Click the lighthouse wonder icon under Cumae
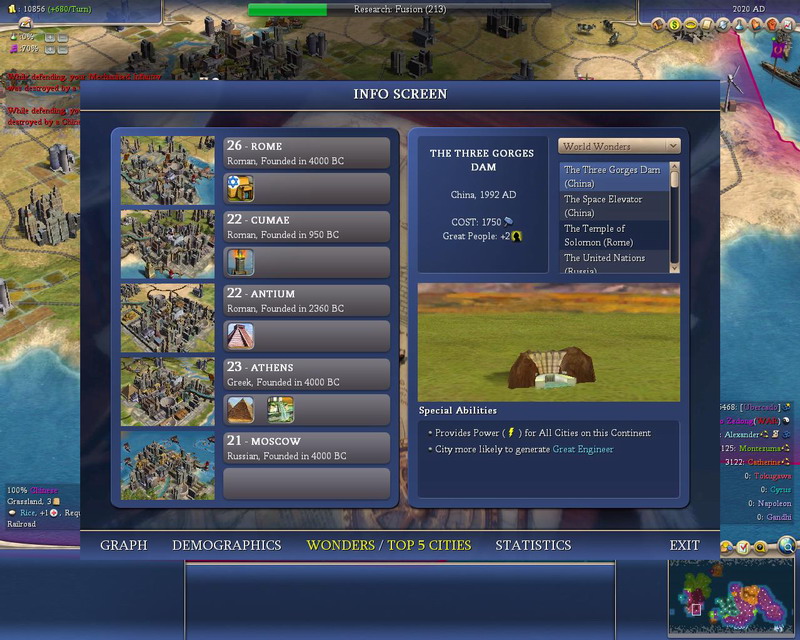Screen dimensions: 800x640 pos(241,262)
